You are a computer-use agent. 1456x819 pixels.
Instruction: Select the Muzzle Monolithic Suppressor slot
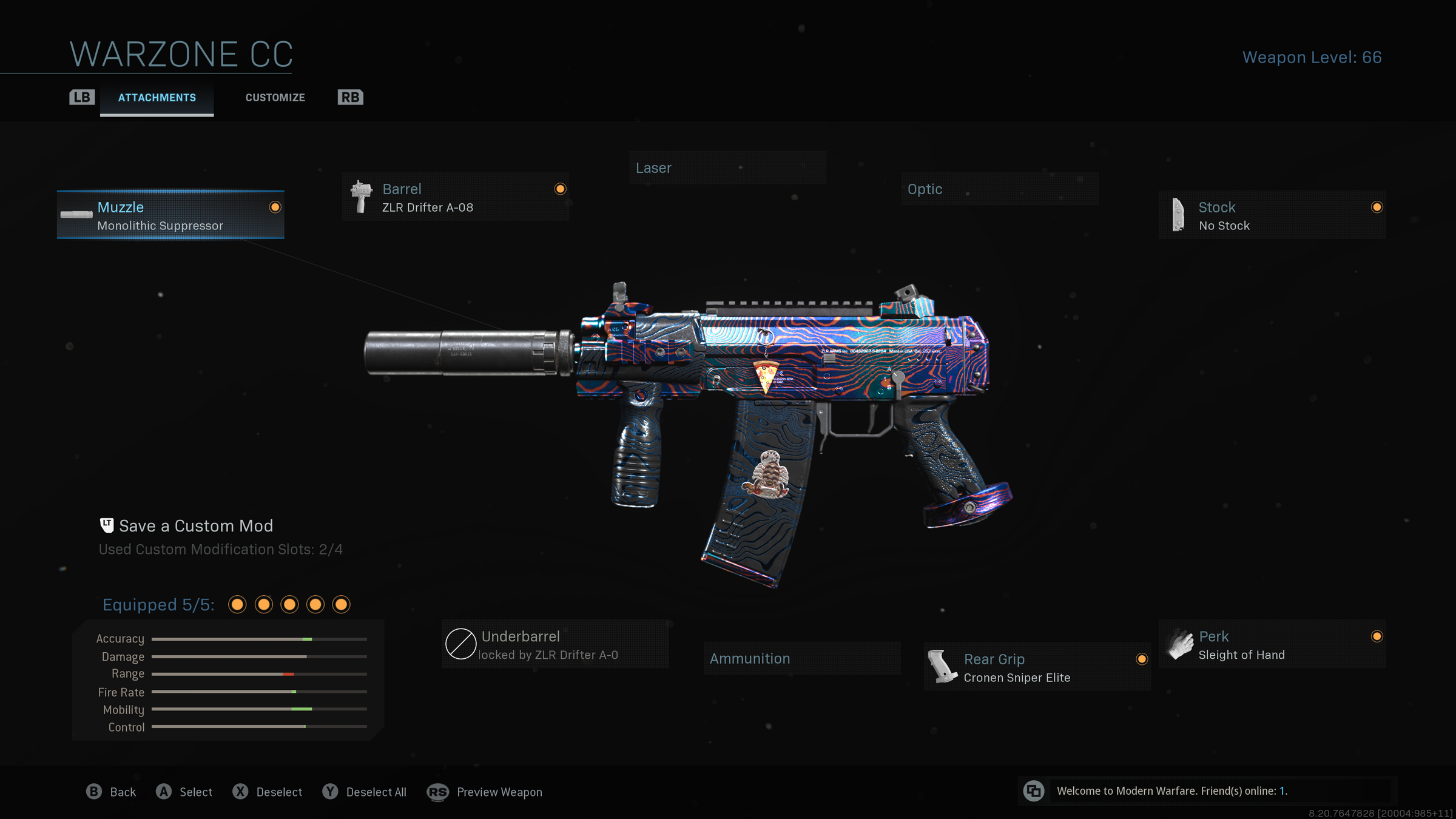click(x=170, y=215)
